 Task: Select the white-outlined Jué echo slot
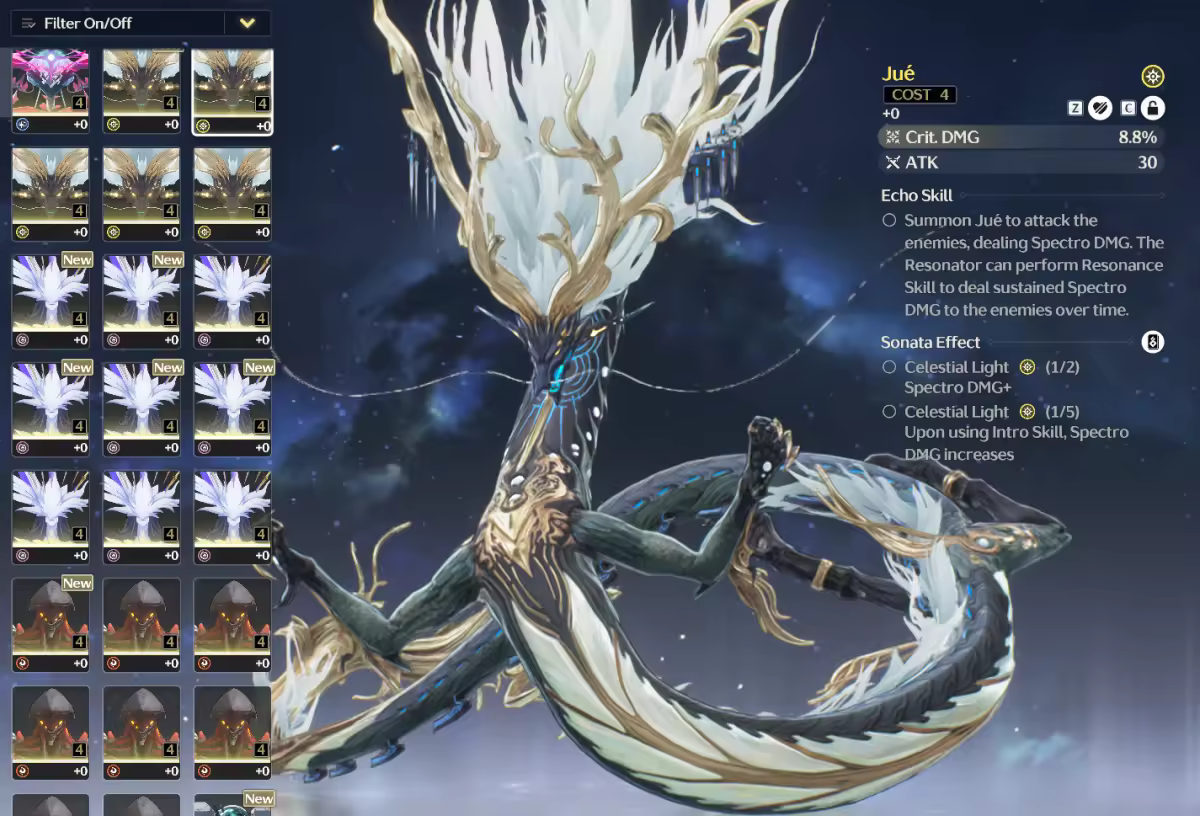pos(232,91)
